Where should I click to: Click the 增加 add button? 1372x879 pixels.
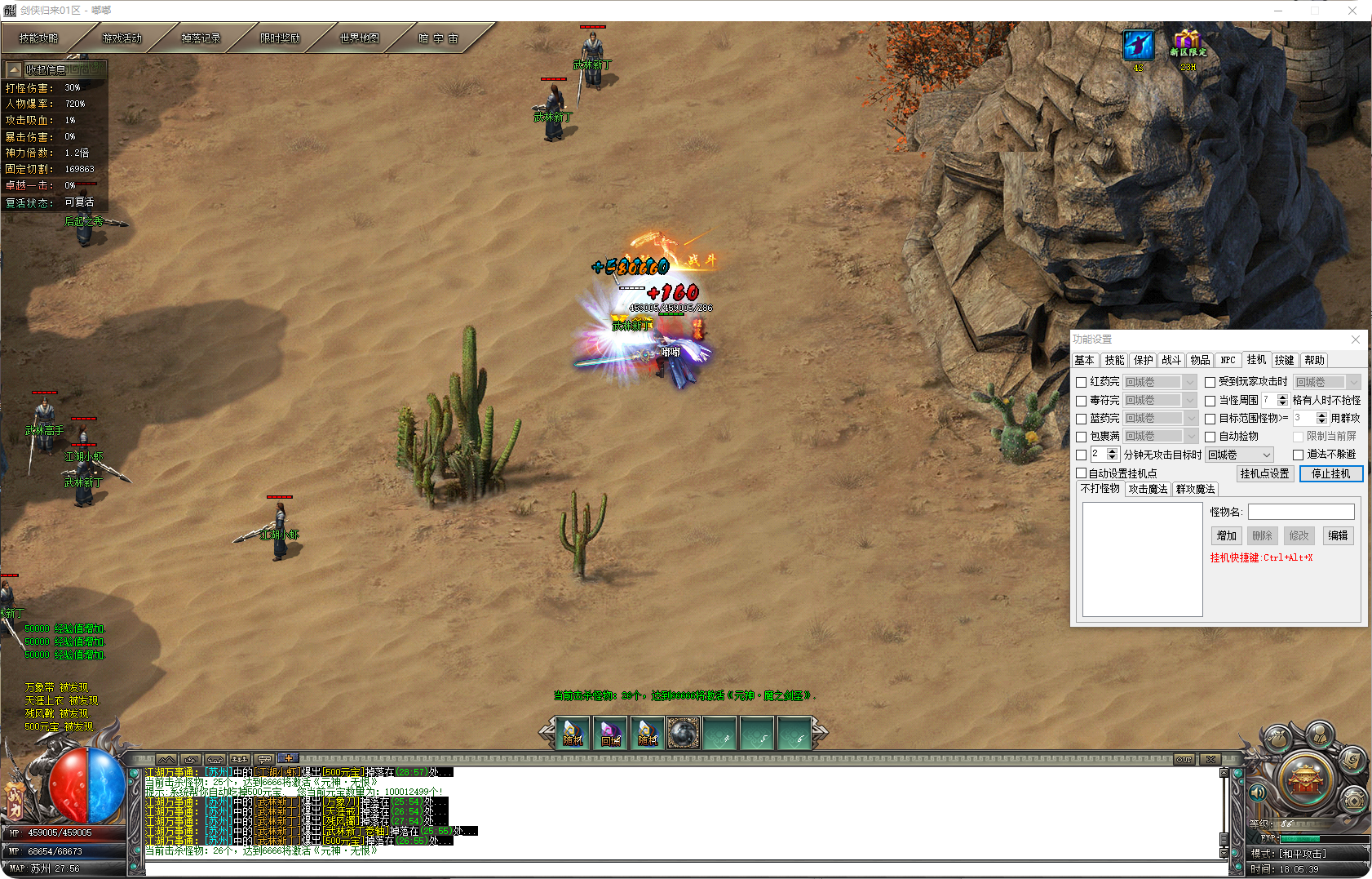click(x=1226, y=535)
